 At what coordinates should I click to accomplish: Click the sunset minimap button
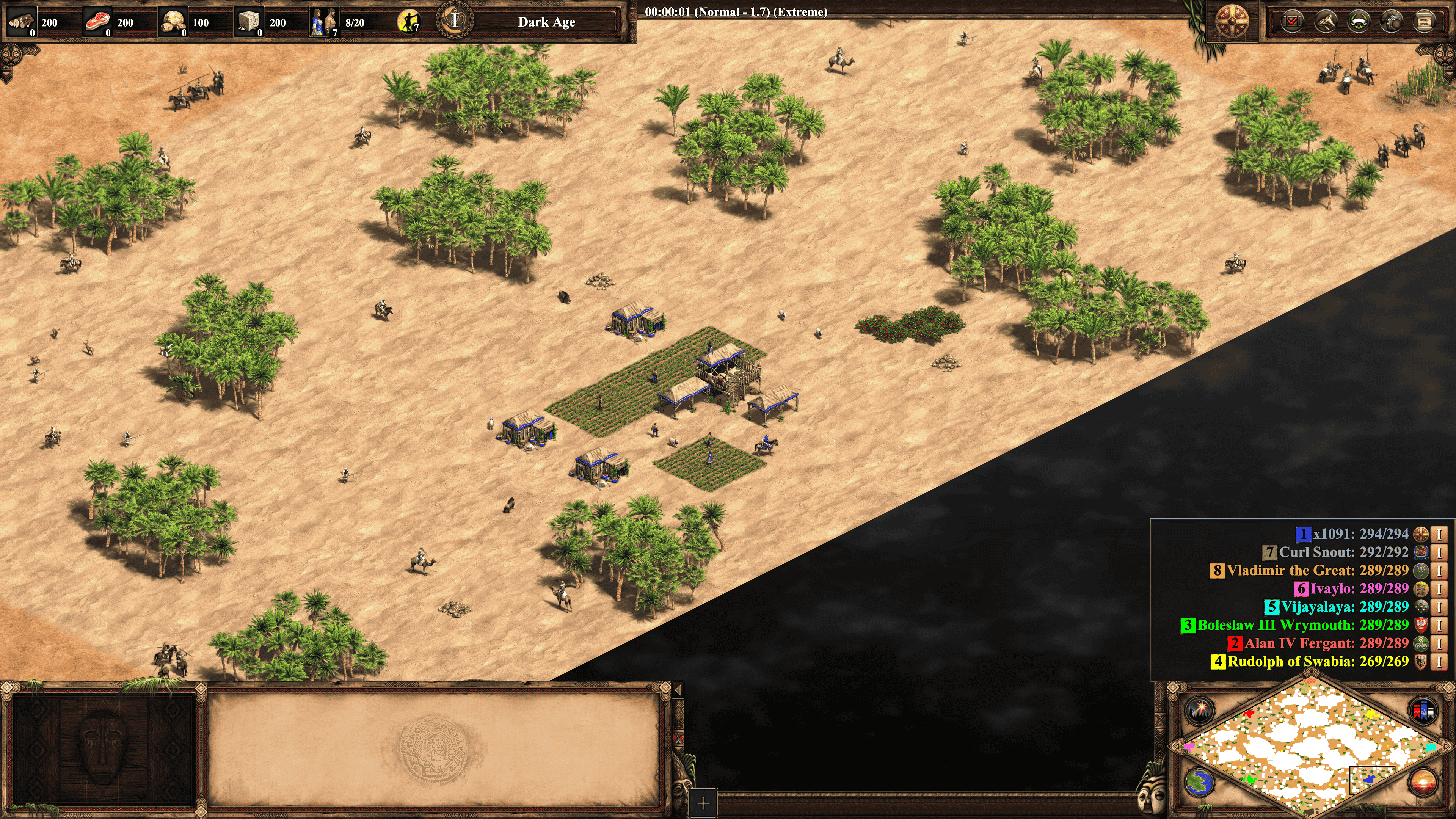pyautogui.click(x=1423, y=783)
